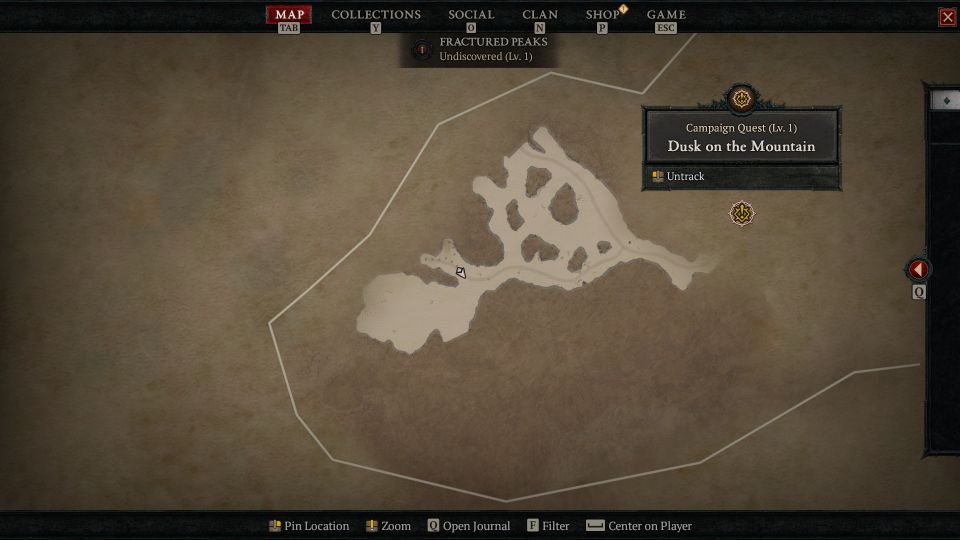Screen dimensions: 960x540
Task: Select the Fractured Peaks region label
Action: tap(493, 48)
